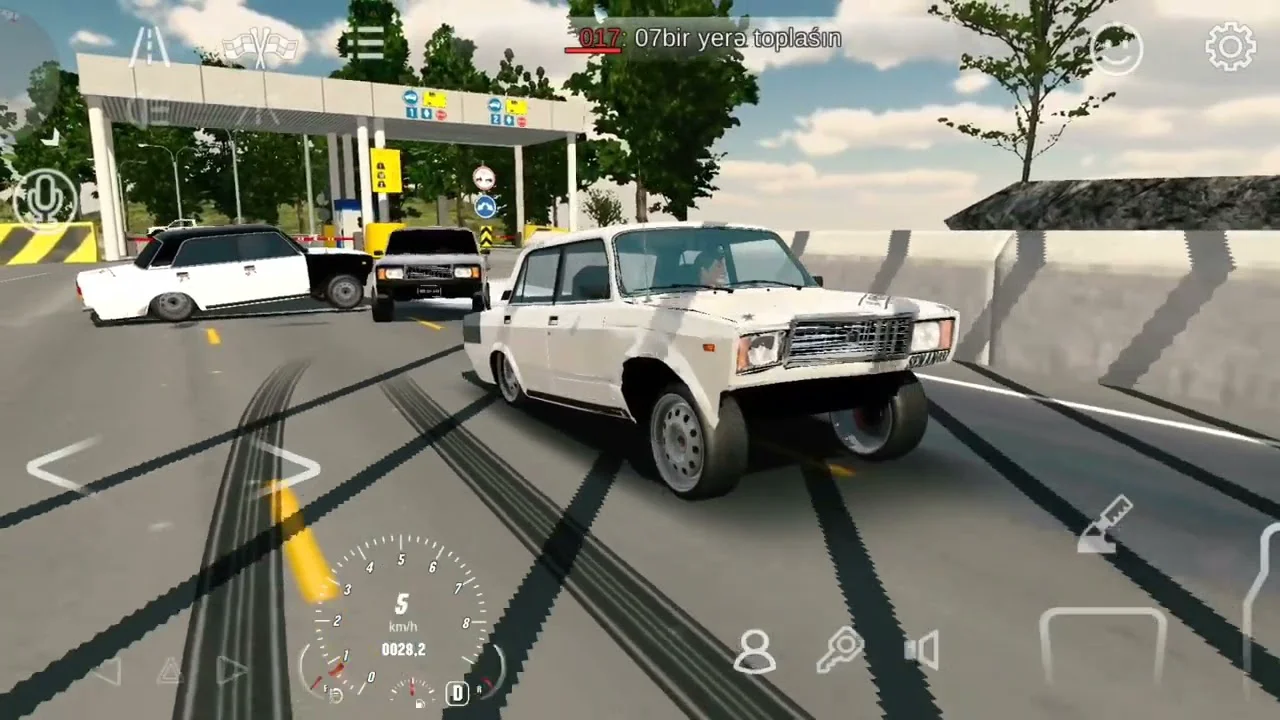Screen dimensions: 1280x720
Task: Open the gear settings menu
Action: (1230, 46)
